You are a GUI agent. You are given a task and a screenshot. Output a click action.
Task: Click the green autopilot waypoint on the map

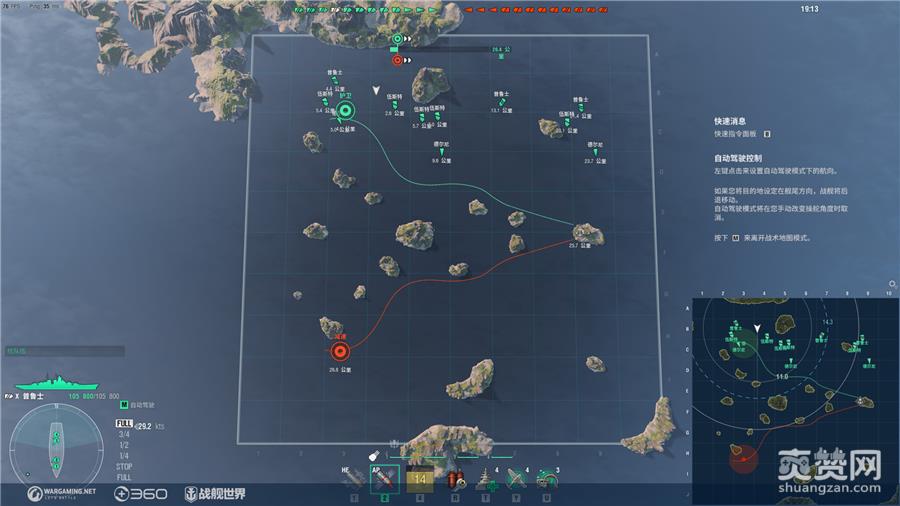pyautogui.click(x=346, y=111)
